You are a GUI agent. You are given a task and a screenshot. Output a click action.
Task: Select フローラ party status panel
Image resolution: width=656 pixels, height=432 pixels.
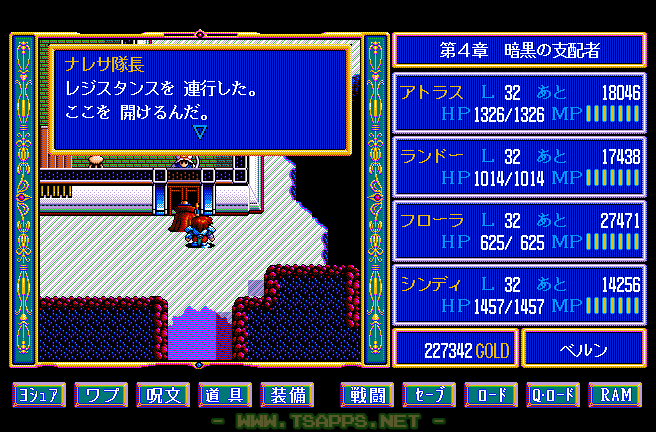pos(519,231)
